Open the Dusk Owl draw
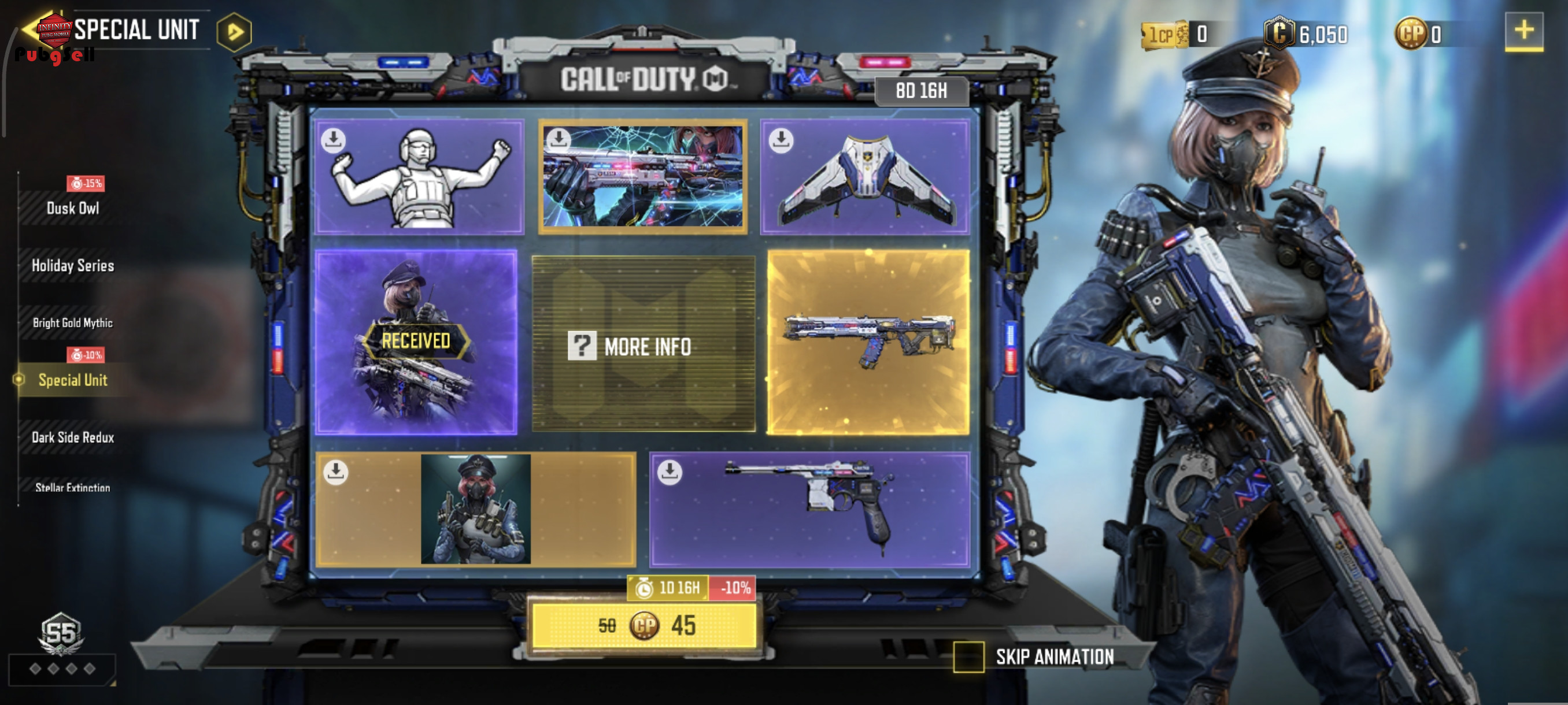 (x=73, y=208)
